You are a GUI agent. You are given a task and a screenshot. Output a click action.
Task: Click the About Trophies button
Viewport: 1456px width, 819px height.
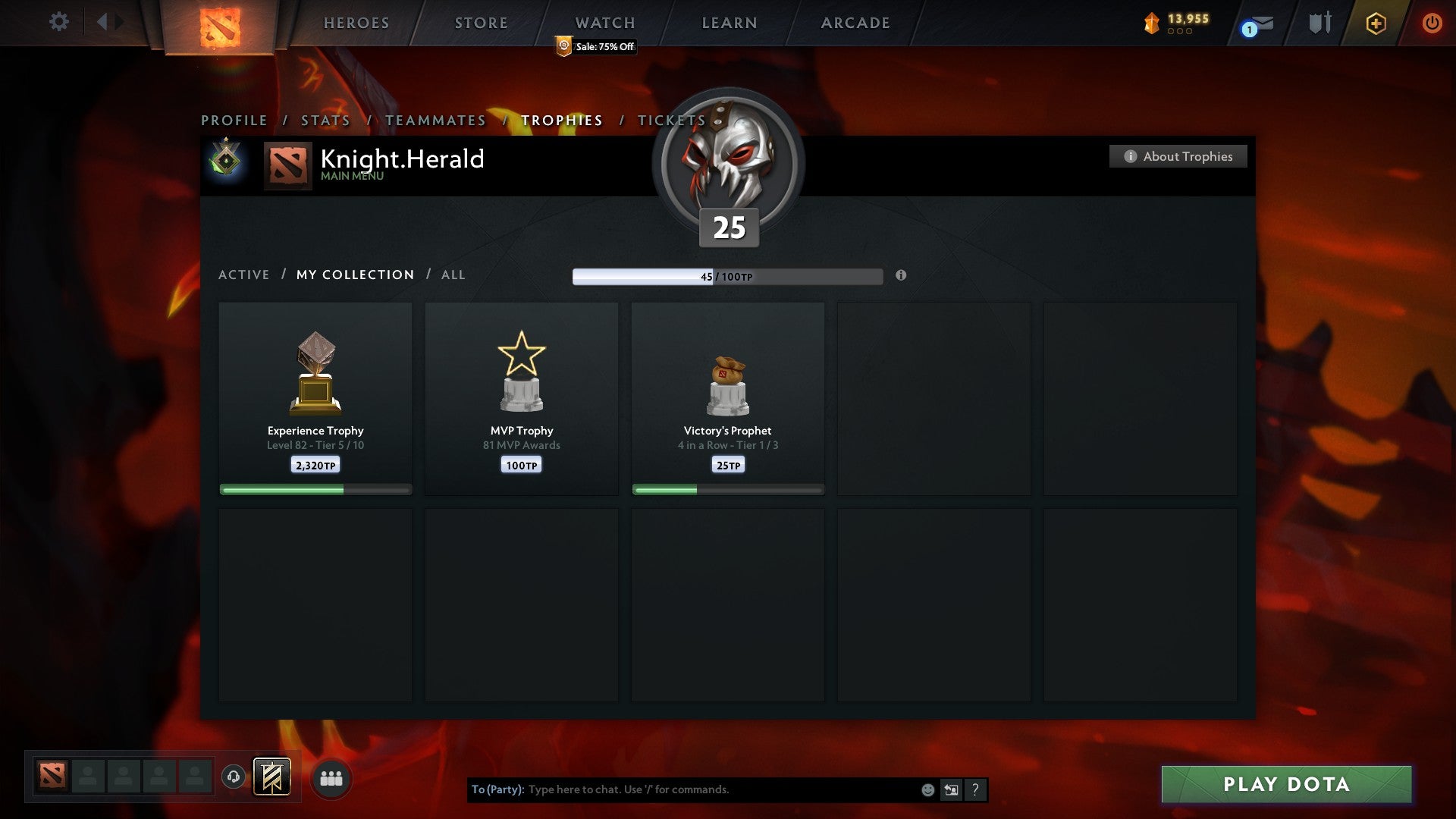tap(1178, 156)
